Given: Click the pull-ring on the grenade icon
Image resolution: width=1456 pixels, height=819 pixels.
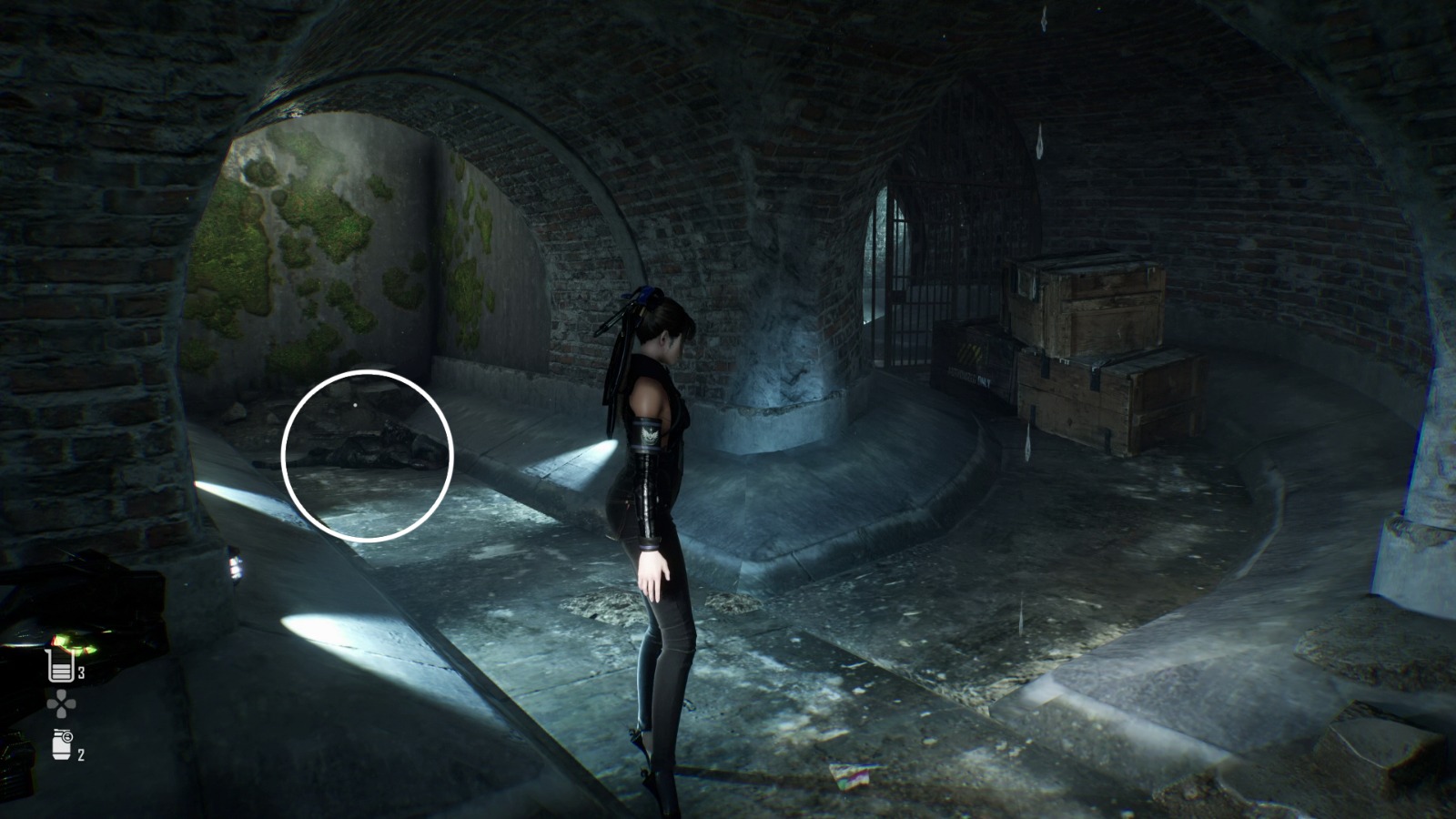Looking at the screenshot, I should click(x=68, y=735).
